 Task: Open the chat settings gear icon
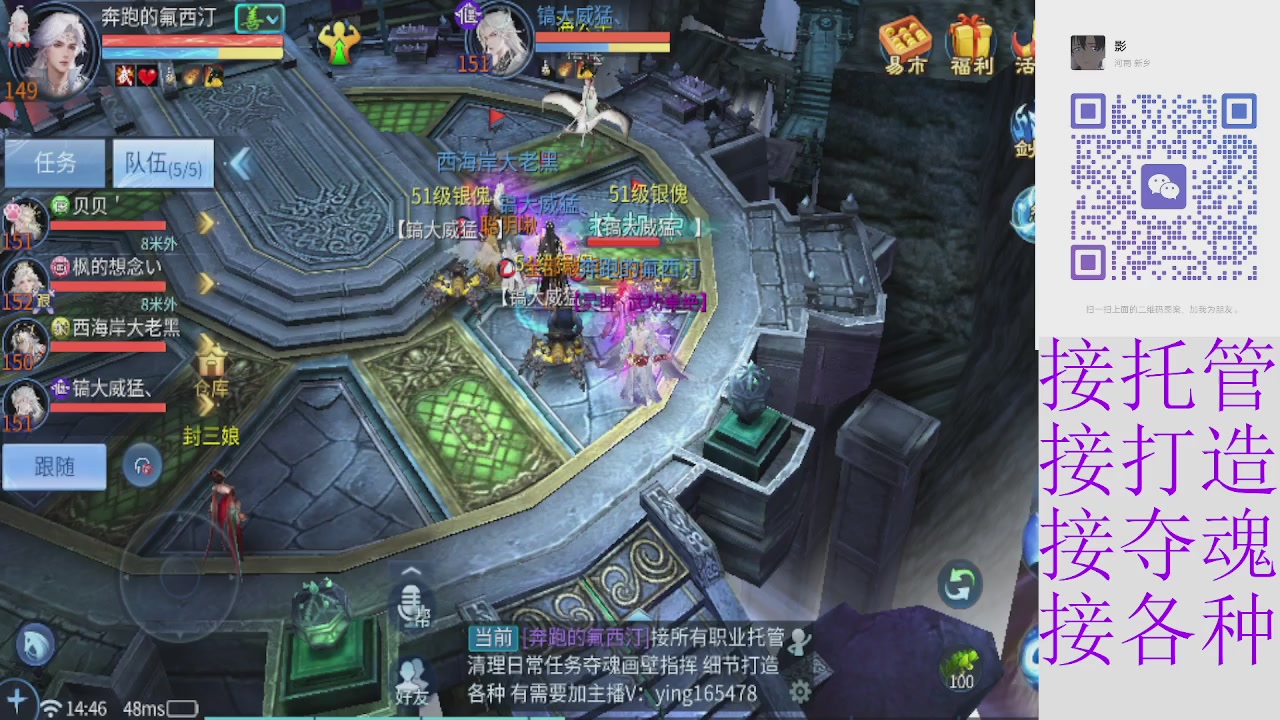799,691
